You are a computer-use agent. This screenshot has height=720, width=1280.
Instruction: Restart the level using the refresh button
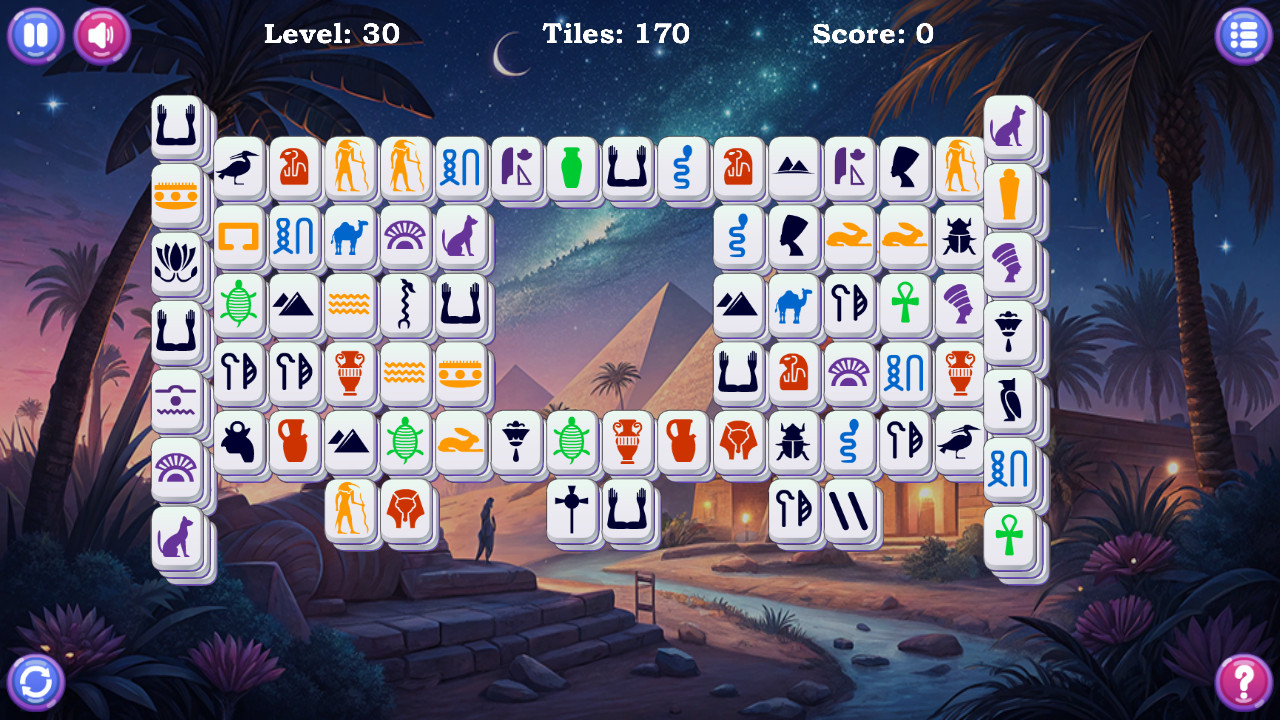click(x=35, y=683)
